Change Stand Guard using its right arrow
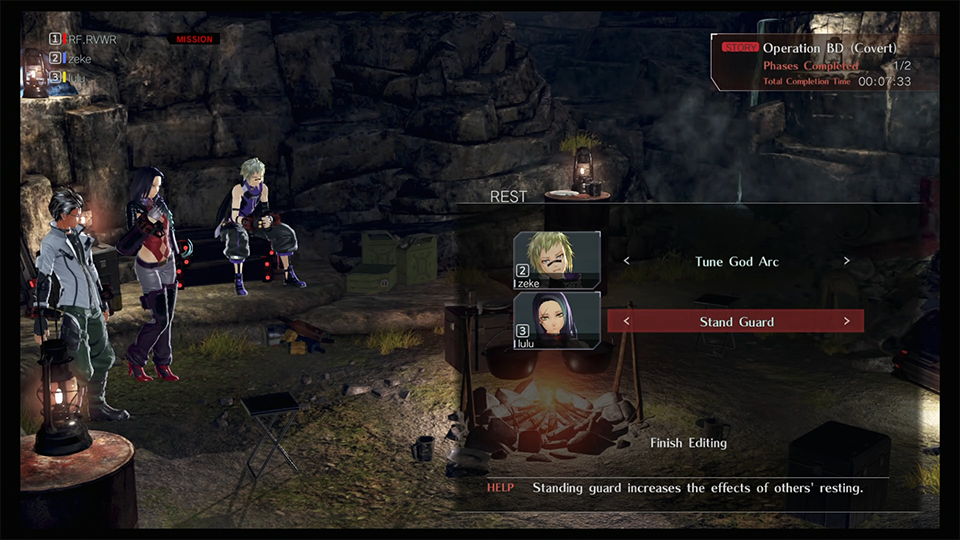Viewport: 960px width, 540px height. coord(846,322)
